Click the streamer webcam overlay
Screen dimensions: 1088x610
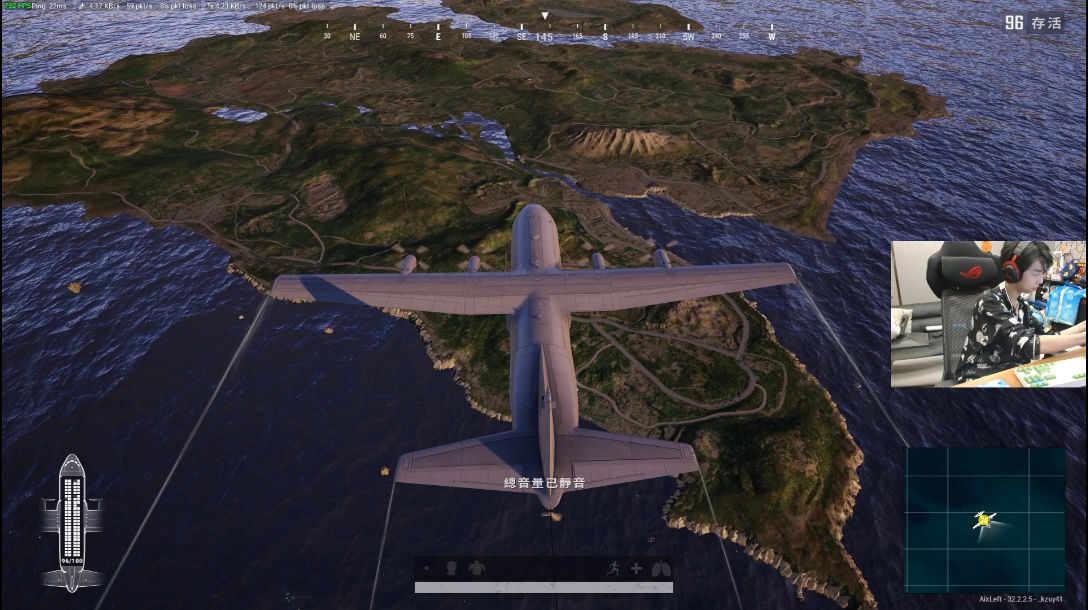click(988, 313)
